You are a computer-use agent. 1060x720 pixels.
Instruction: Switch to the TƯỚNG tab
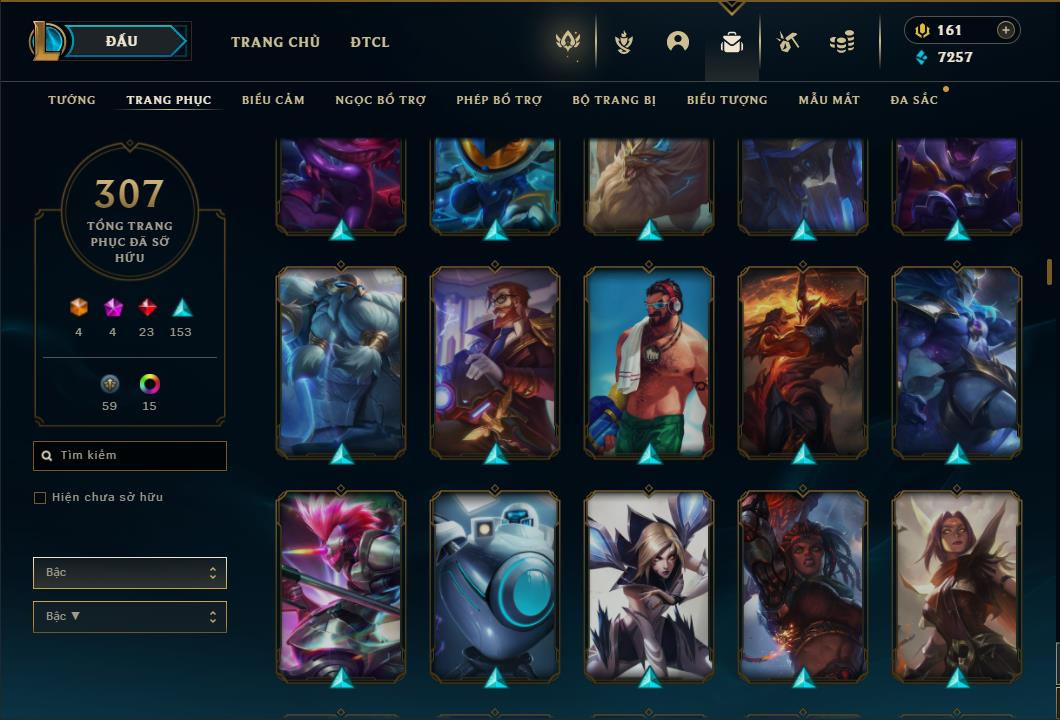pyautogui.click(x=72, y=100)
